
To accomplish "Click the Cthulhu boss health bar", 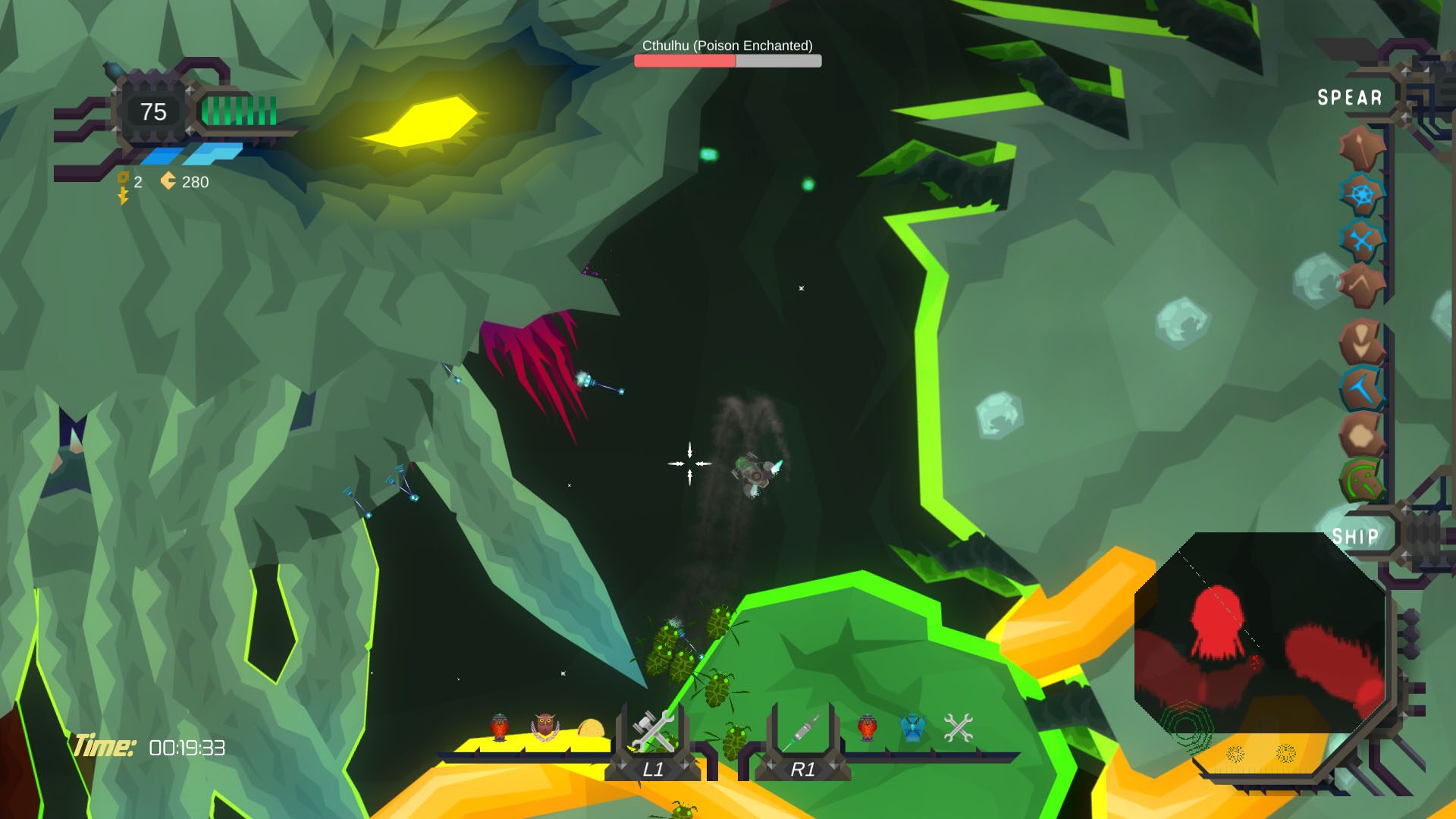I will click(x=726, y=59).
